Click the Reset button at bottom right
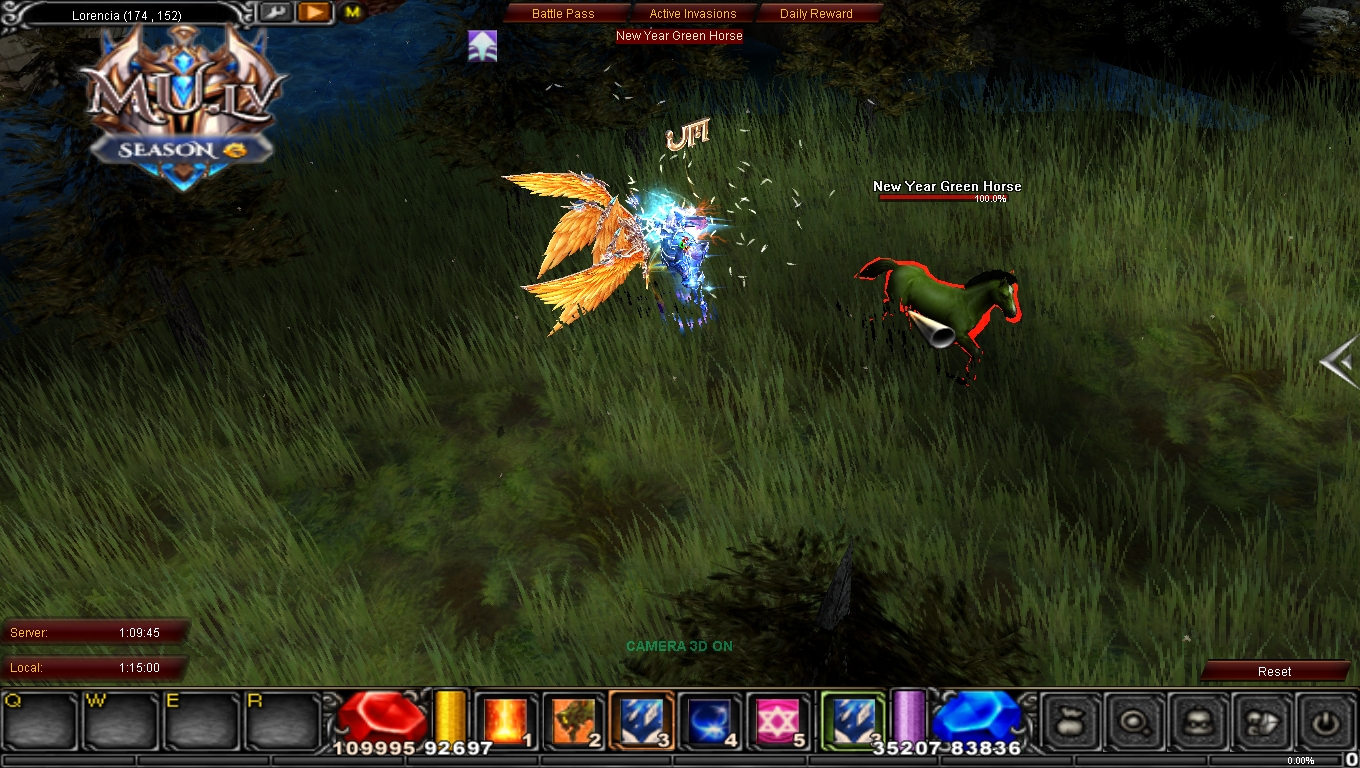The width and height of the screenshot is (1360, 768). click(x=1276, y=671)
